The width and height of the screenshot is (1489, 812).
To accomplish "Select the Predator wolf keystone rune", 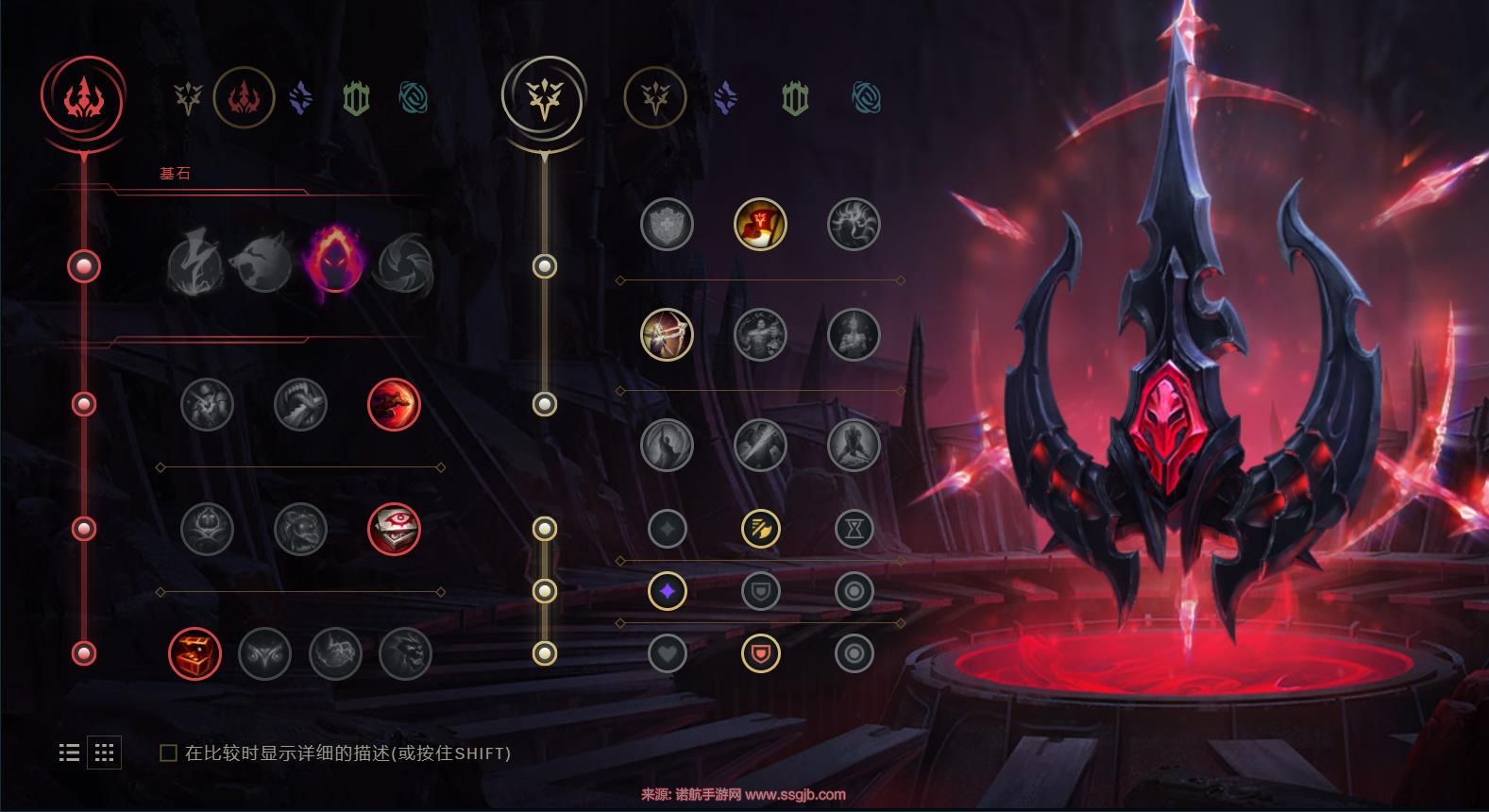I will 263,263.
